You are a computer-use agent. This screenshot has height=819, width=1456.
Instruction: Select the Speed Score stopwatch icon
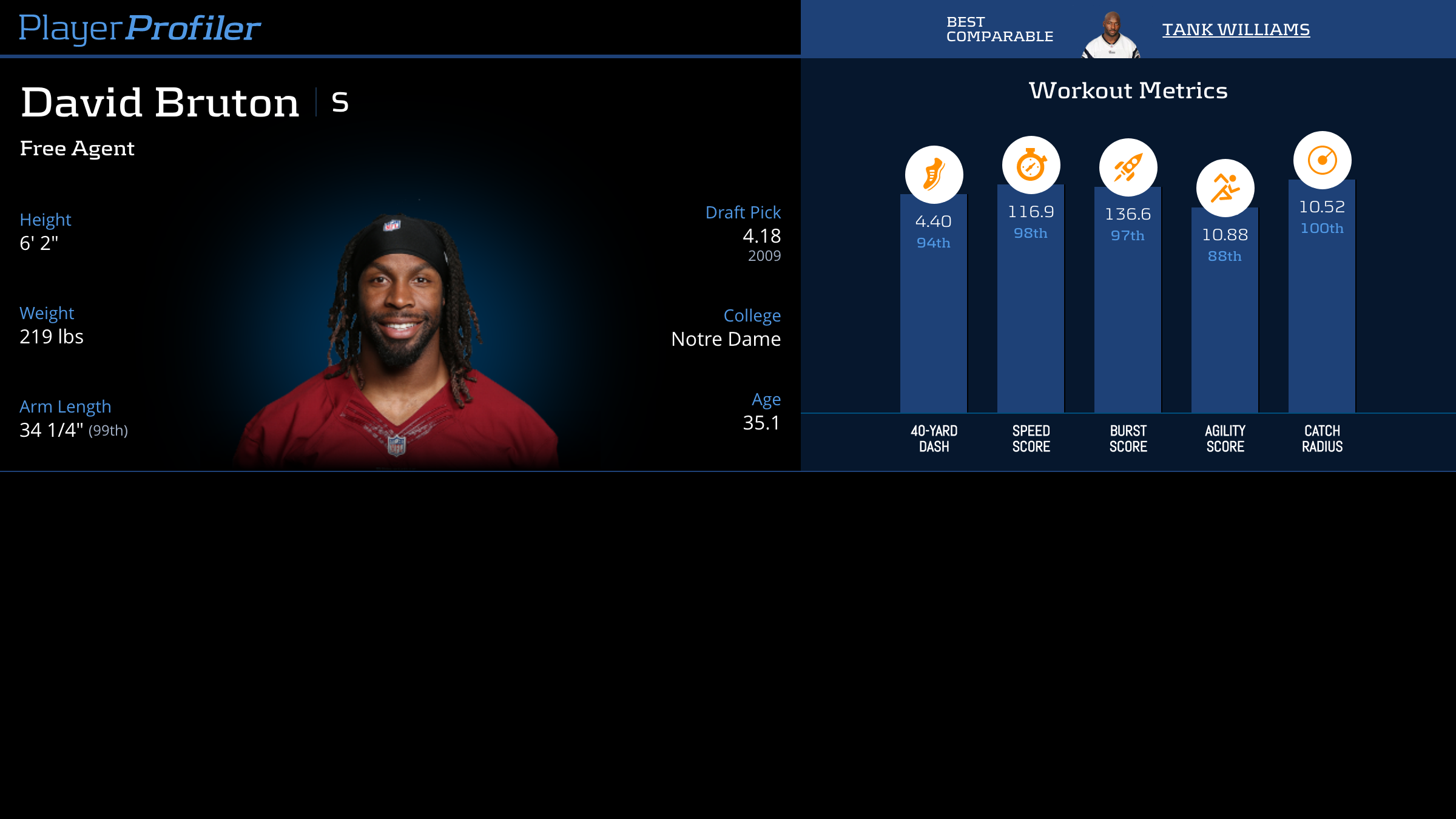[x=1031, y=165]
